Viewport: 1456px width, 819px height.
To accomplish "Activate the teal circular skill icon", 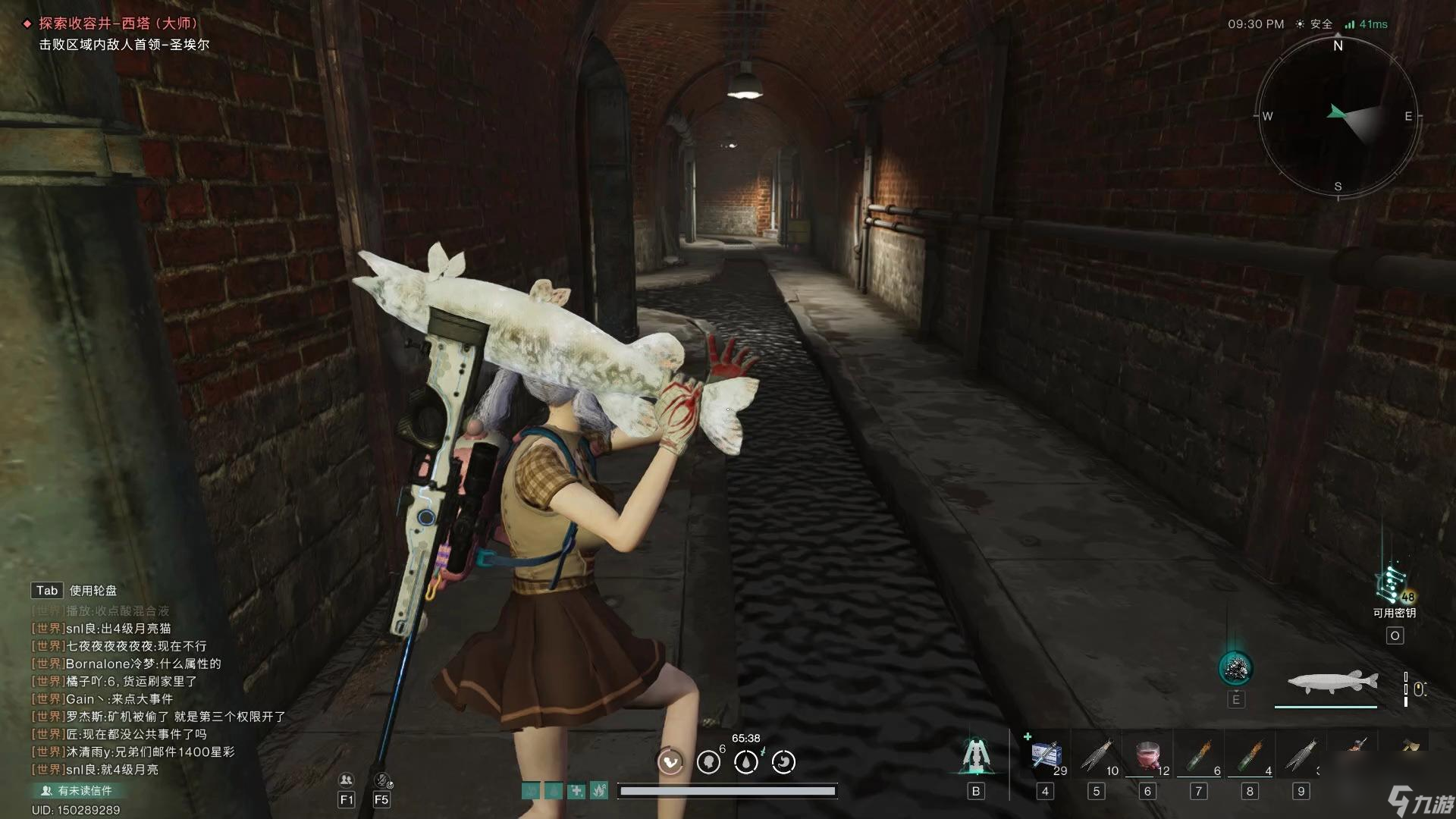I will pos(1235,668).
